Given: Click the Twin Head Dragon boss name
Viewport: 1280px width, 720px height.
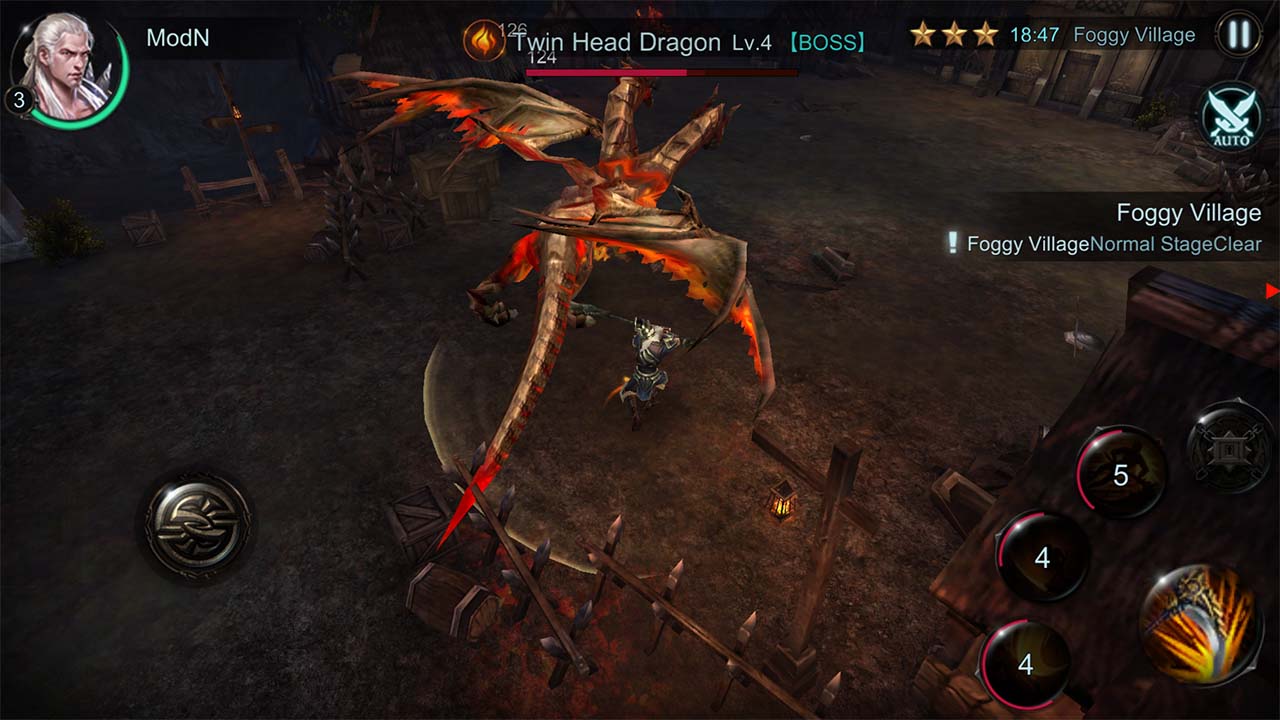Looking at the screenshot, I should pyautogui.click(x=614, y=42).
